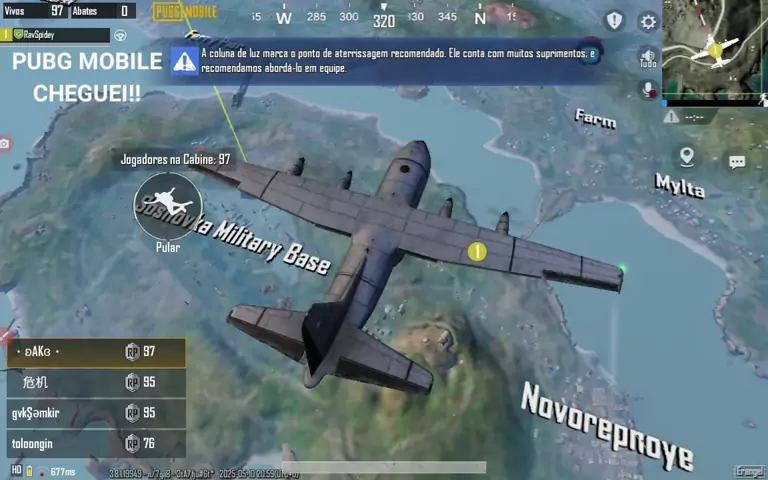Select player toloongin in the list

coord(96,443)
